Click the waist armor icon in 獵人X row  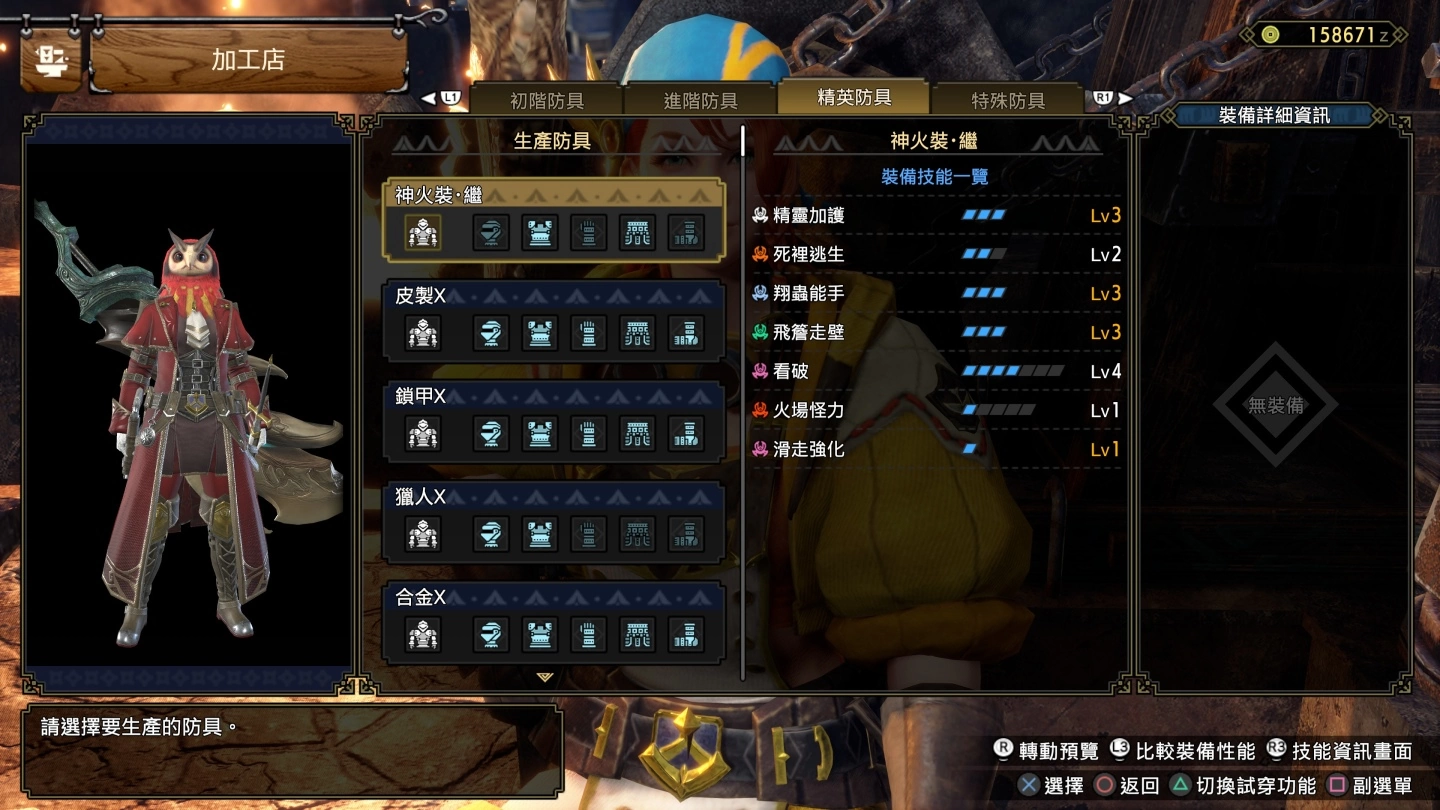point(636,532)
